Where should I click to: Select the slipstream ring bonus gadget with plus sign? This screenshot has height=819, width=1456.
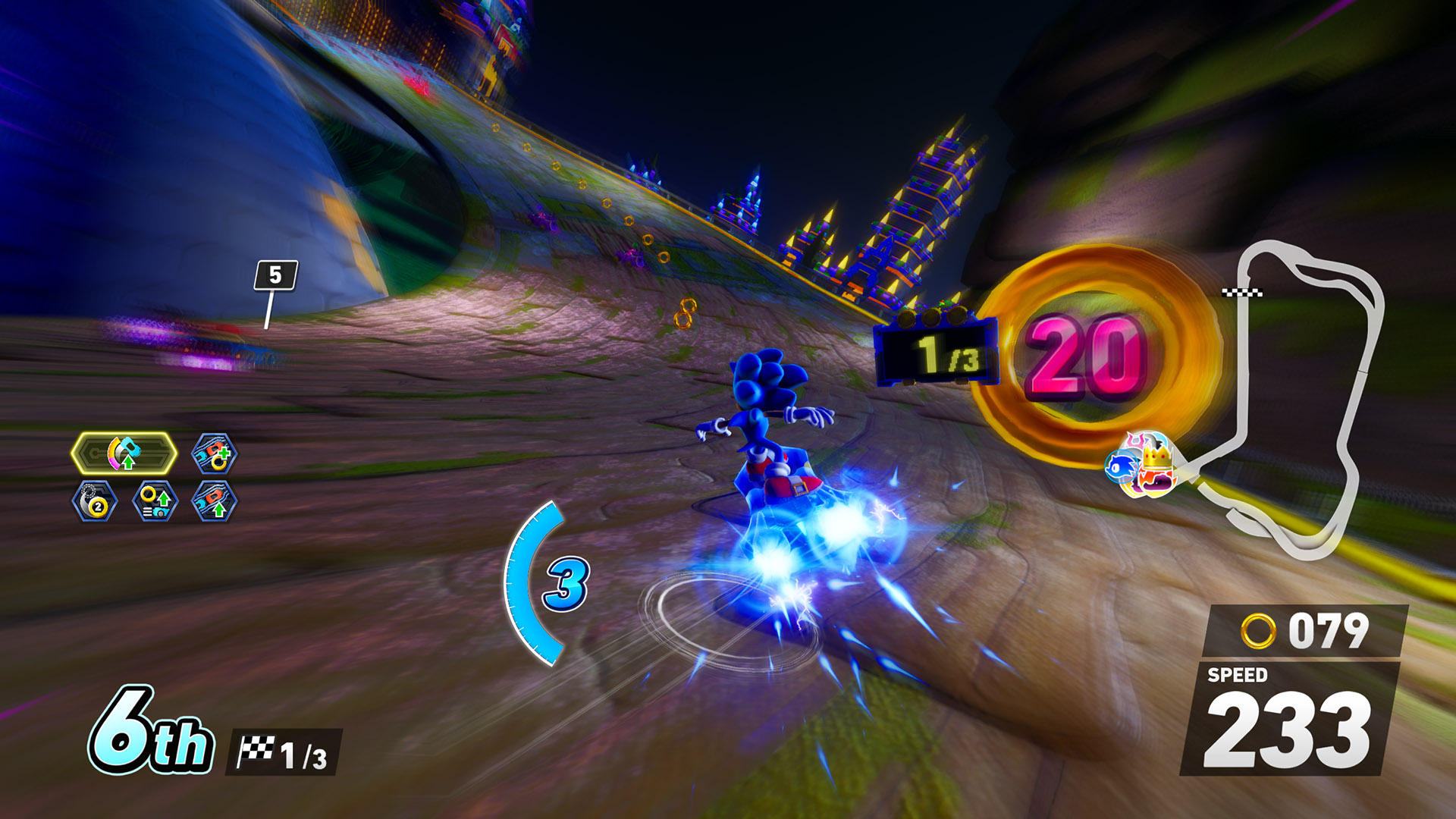pyautogui.click(x=214, y=454)
